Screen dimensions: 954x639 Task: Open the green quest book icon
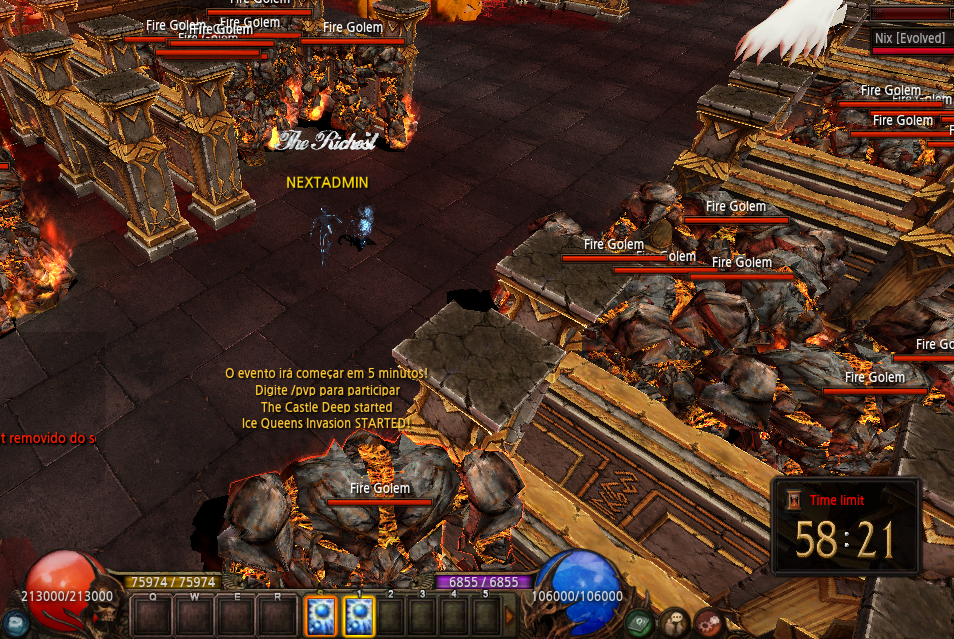640,623
